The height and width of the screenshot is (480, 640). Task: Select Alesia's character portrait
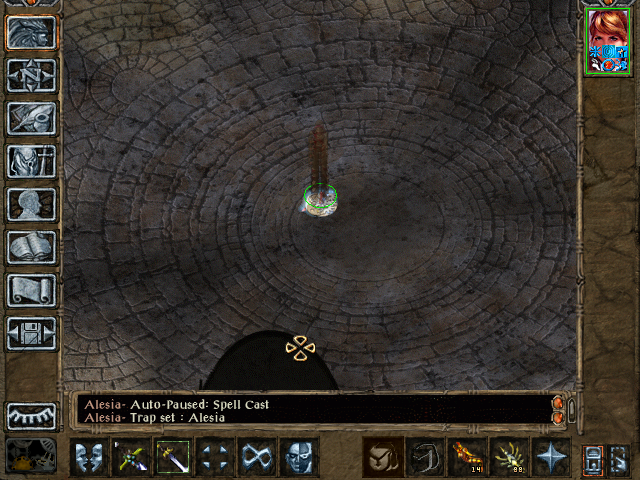pos(608,41)
